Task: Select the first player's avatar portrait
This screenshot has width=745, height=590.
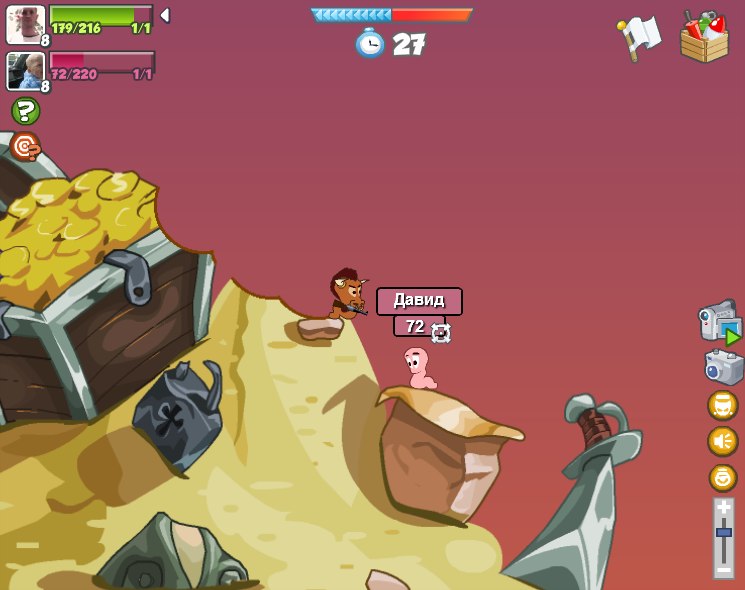Action: [24, 24]
